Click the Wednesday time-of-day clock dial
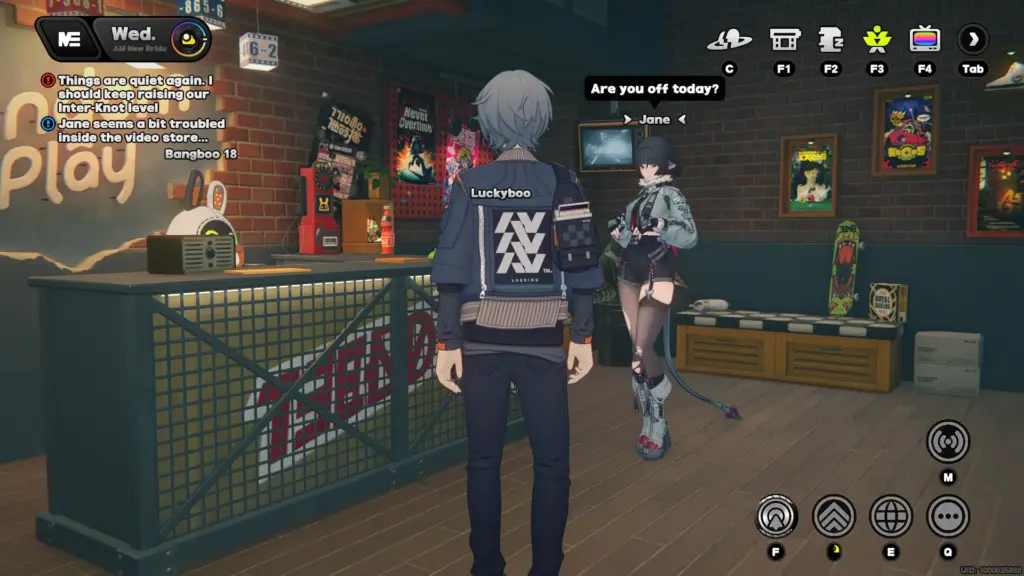 coord(188,41)
